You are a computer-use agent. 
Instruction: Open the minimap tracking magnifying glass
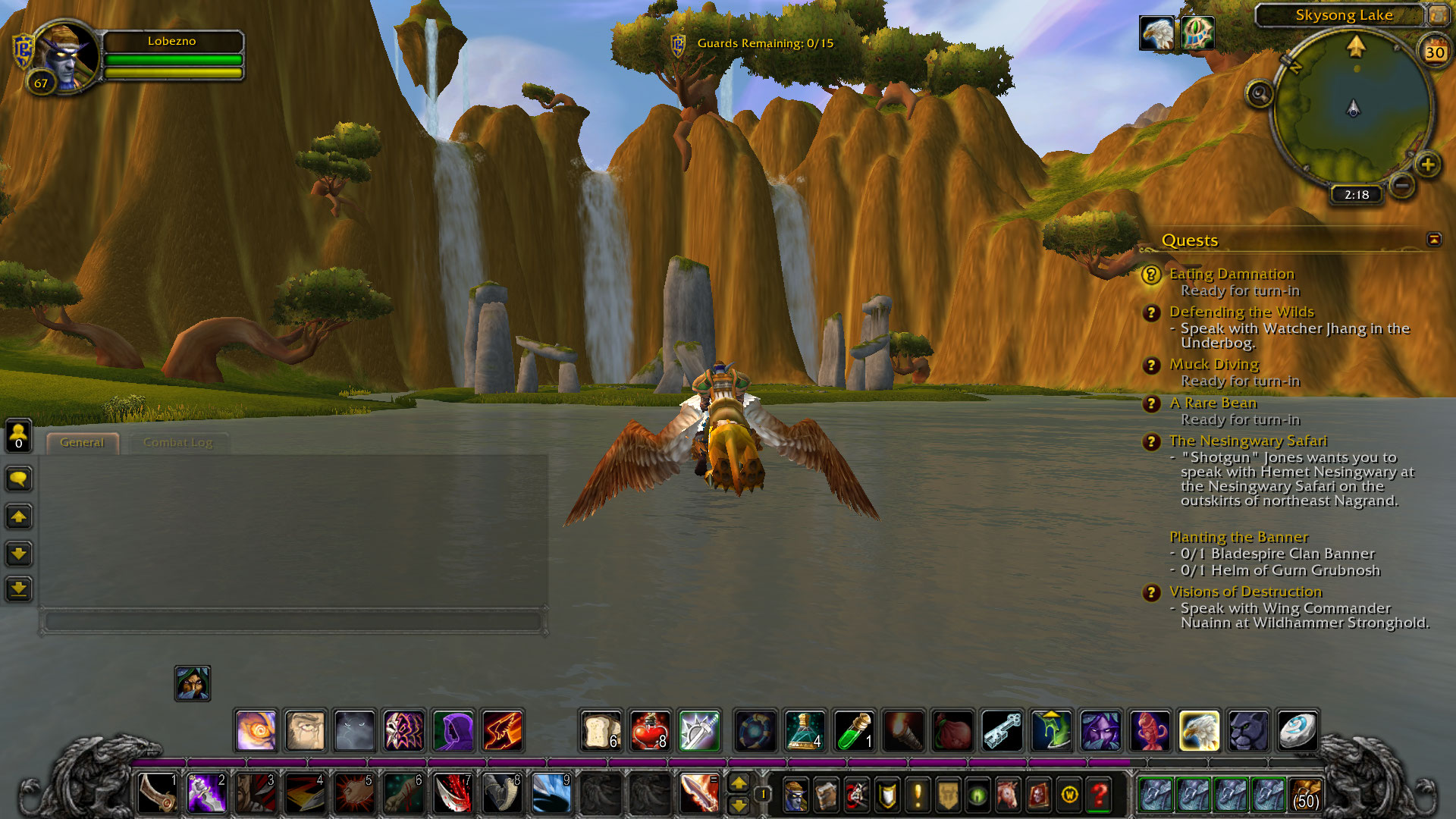pyautogui.click(x=1260, y=94)
